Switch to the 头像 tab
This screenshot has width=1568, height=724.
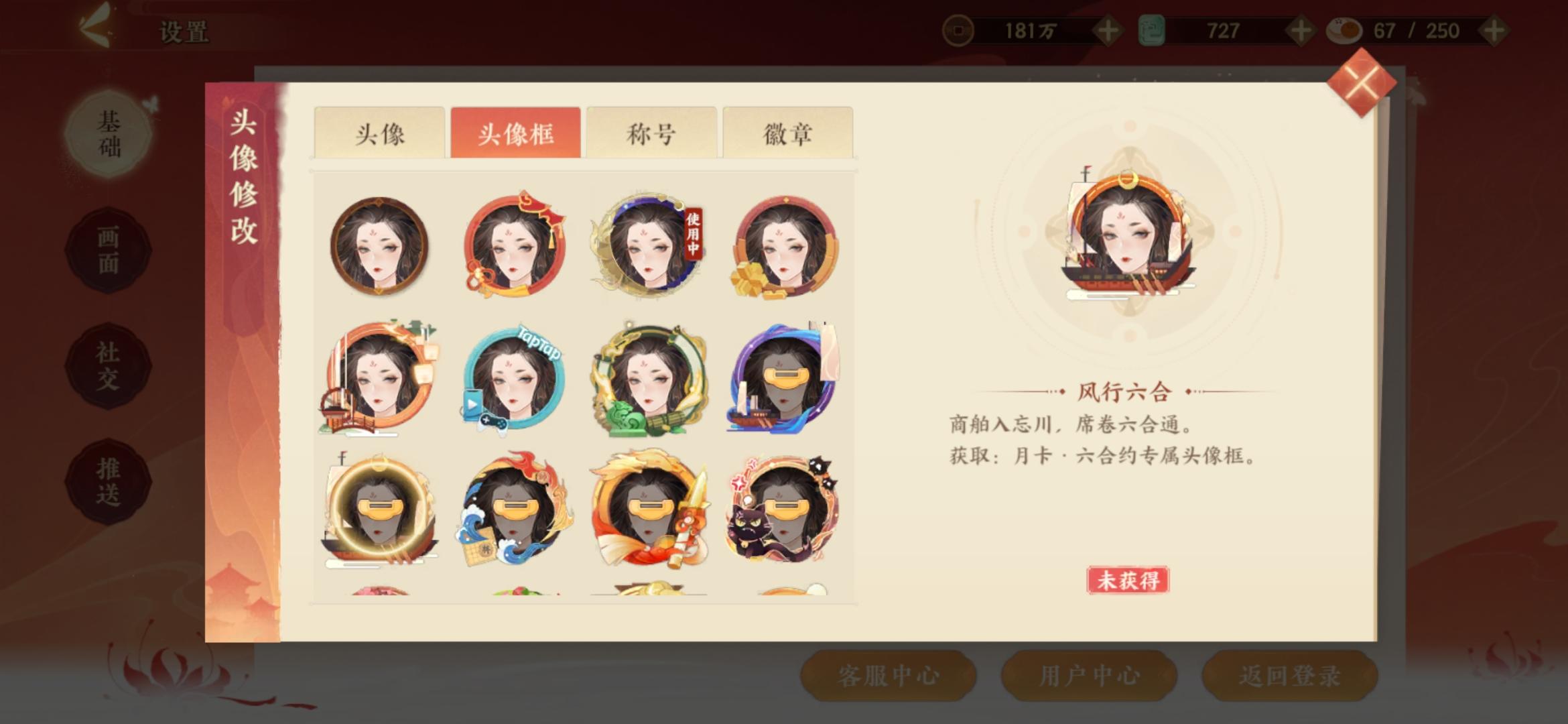tap(382, 133)
